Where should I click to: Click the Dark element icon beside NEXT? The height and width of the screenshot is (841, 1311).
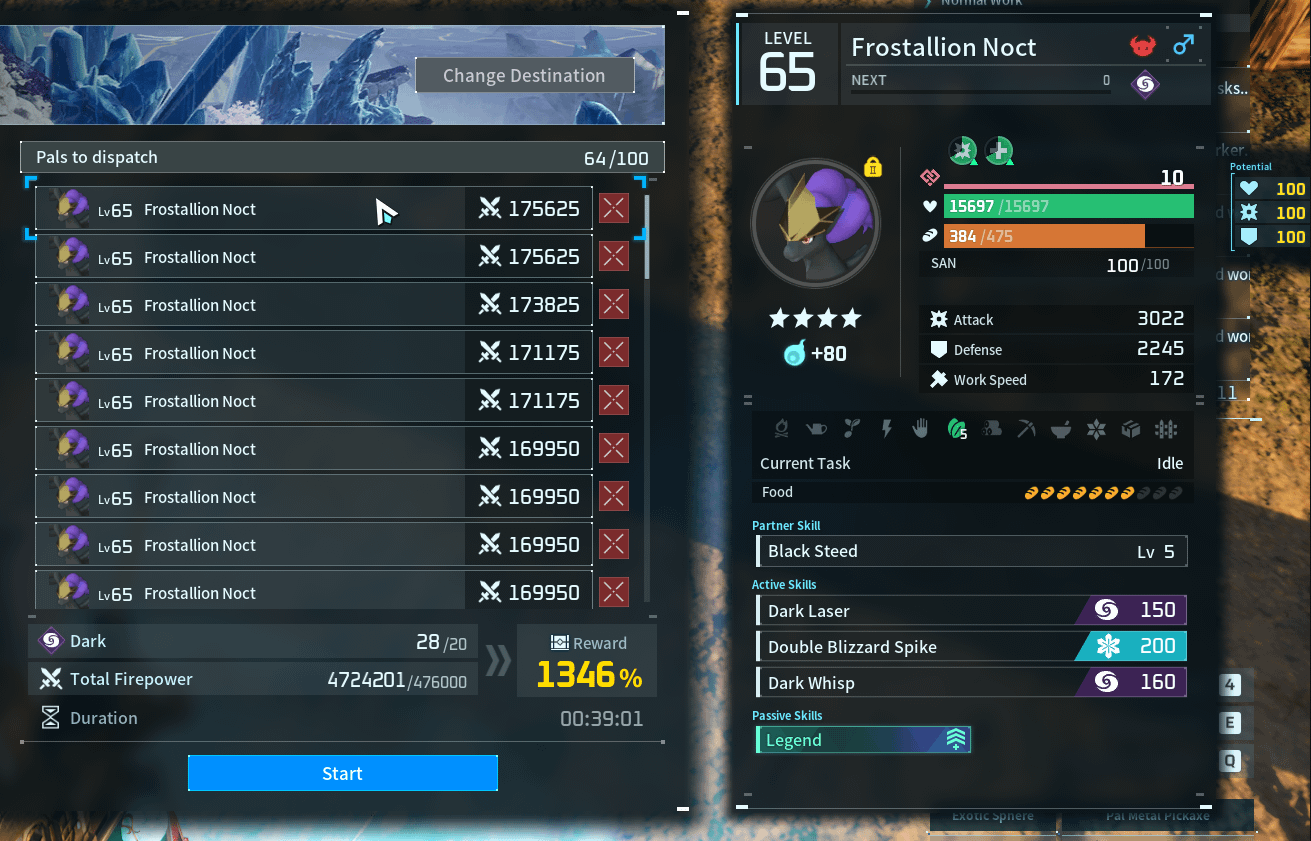tap(1146, 85)
